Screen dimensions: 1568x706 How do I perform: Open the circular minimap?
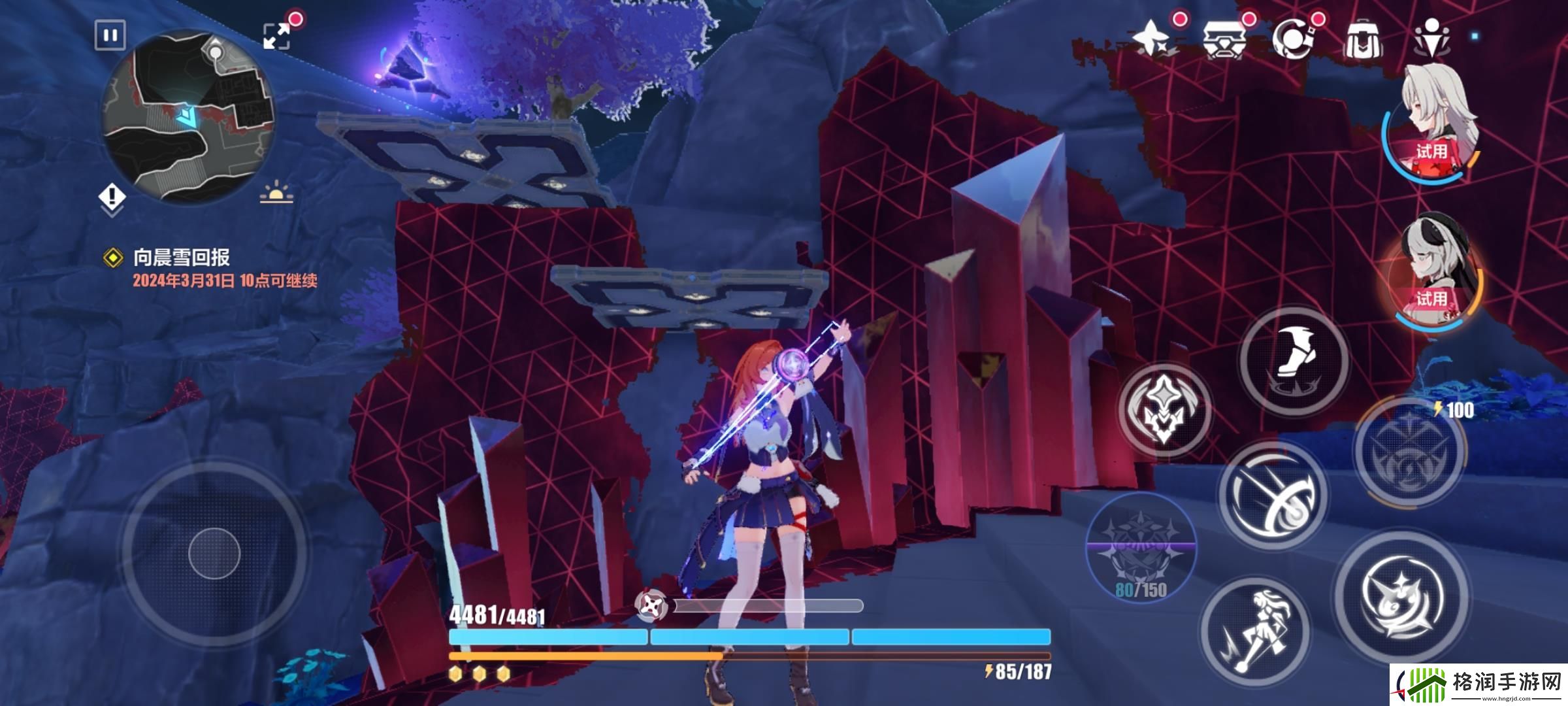click(x=188, y=118)
